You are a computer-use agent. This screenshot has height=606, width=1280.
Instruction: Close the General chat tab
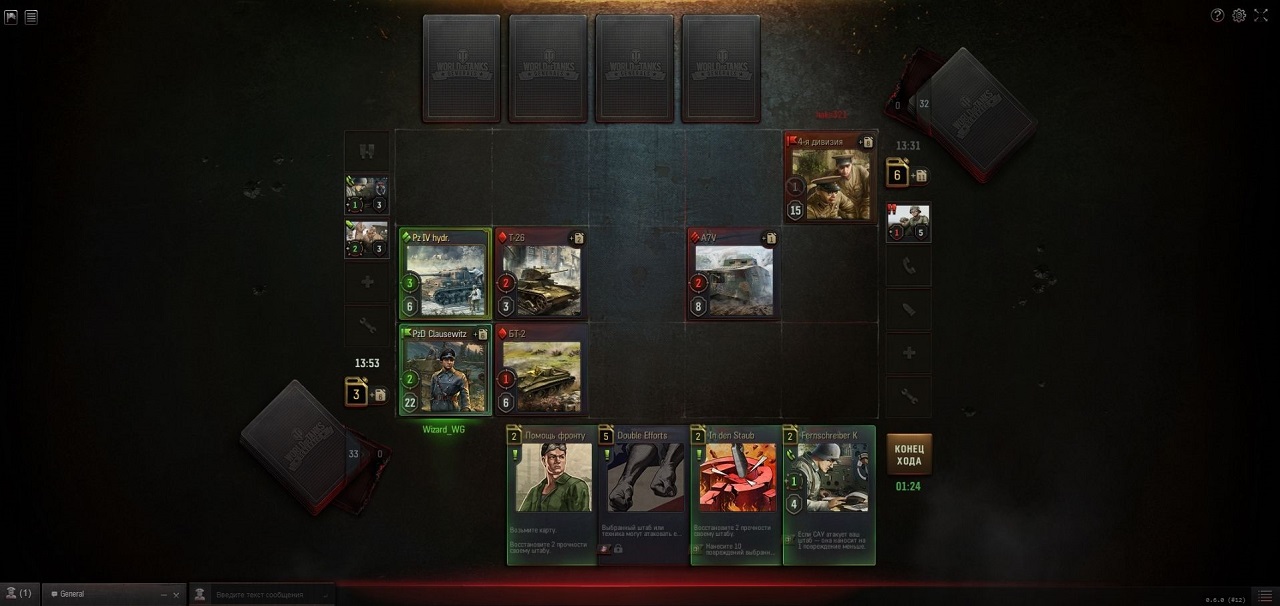[176, 594]
